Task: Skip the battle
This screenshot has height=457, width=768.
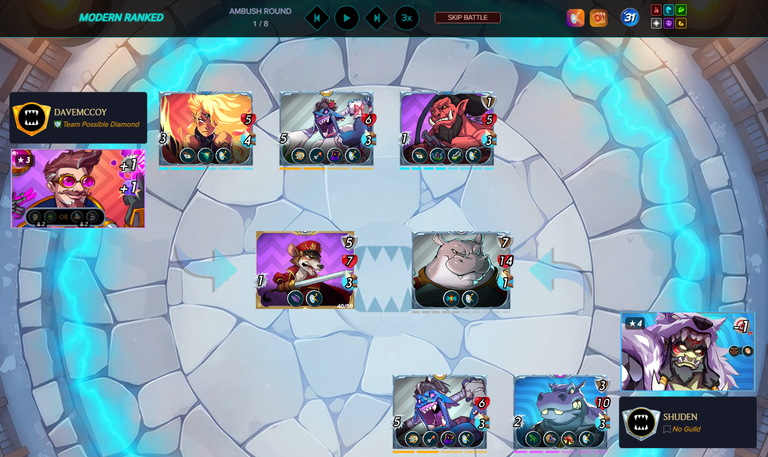Action: pos(467,18)
